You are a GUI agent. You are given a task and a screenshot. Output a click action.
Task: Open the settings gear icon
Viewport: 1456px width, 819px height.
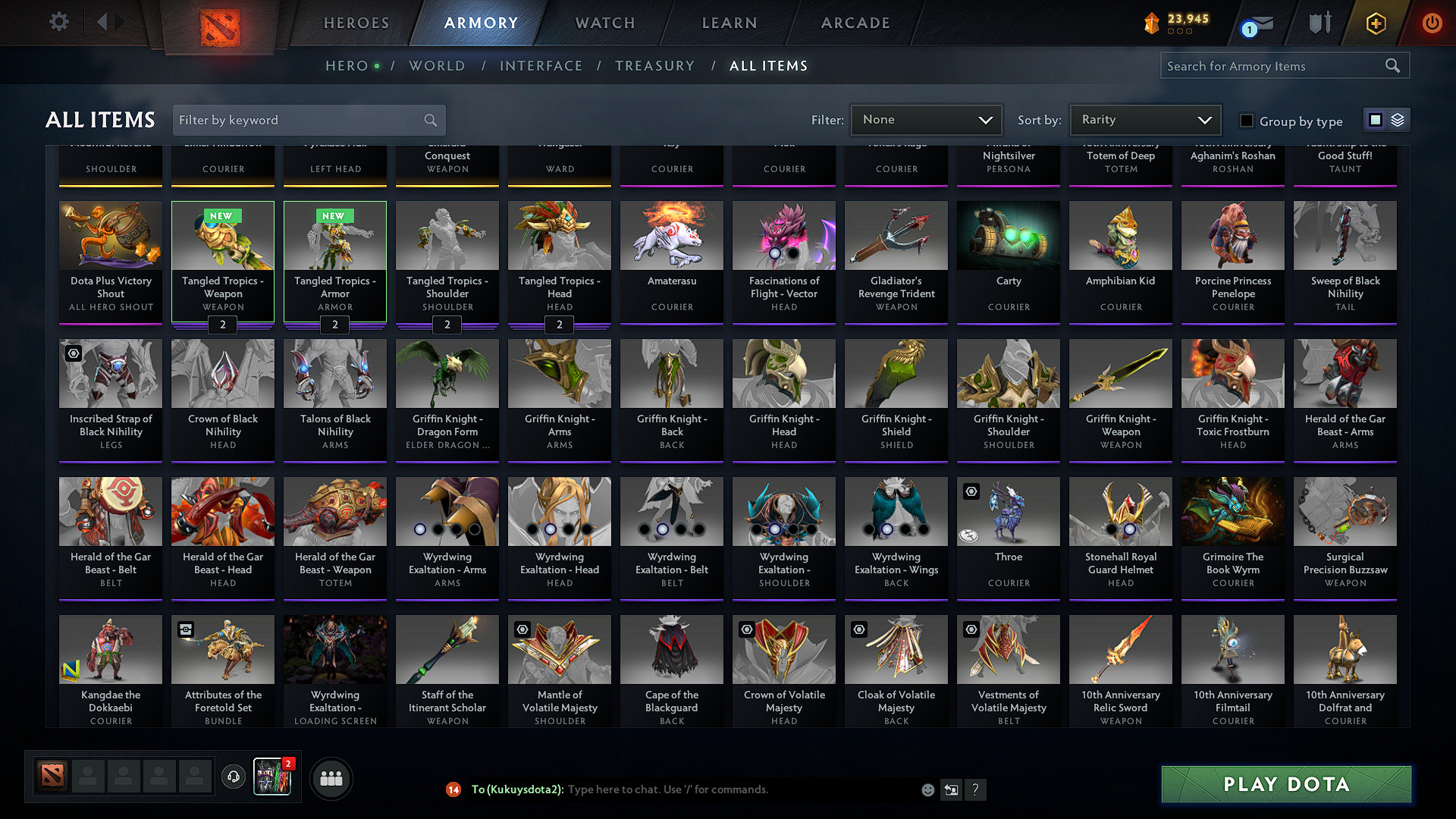58,22
